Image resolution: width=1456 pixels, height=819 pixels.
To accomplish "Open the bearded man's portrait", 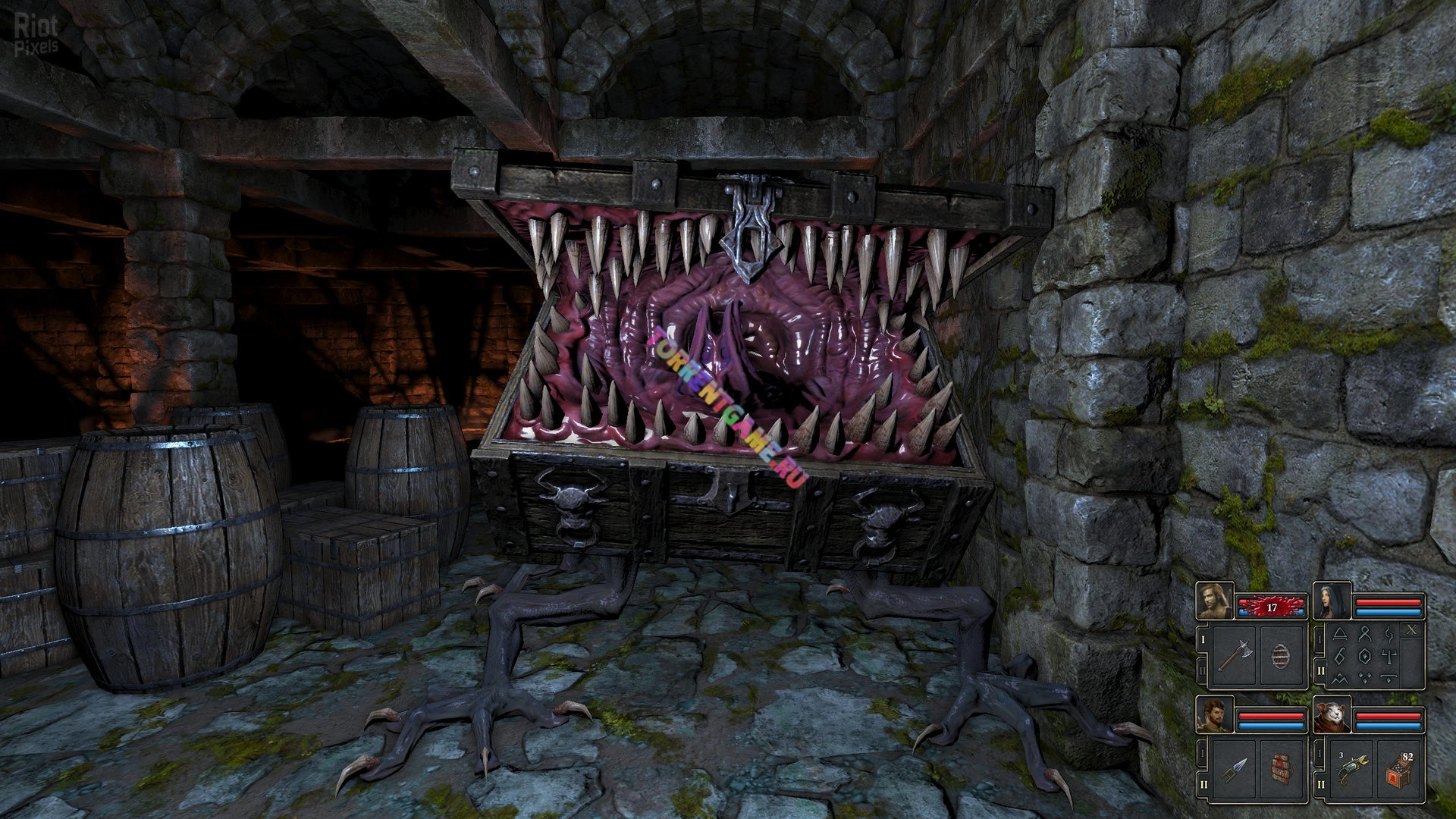I will pos(1215,716).
